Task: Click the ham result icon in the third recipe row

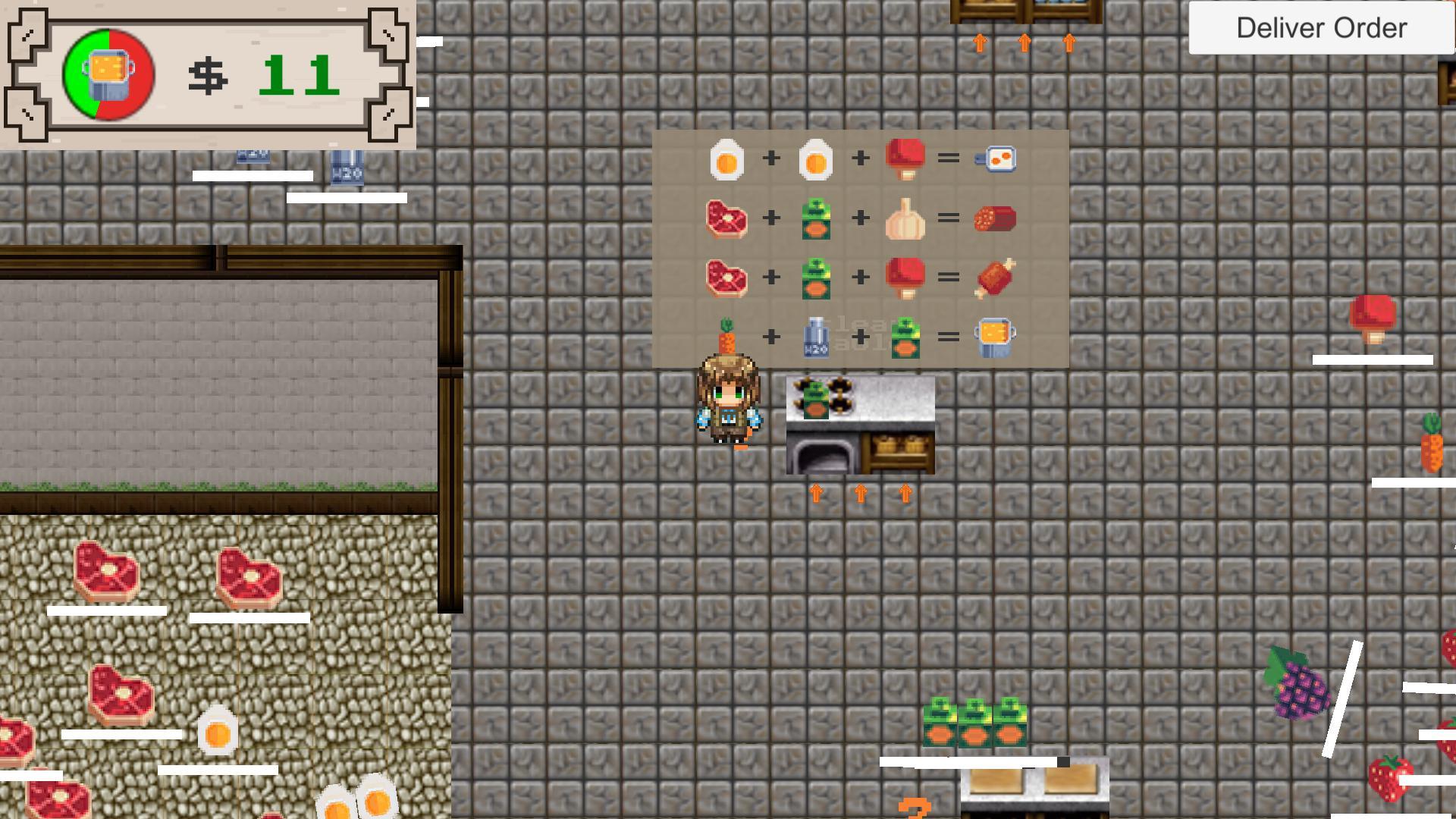Action: (x=997, y=277)
